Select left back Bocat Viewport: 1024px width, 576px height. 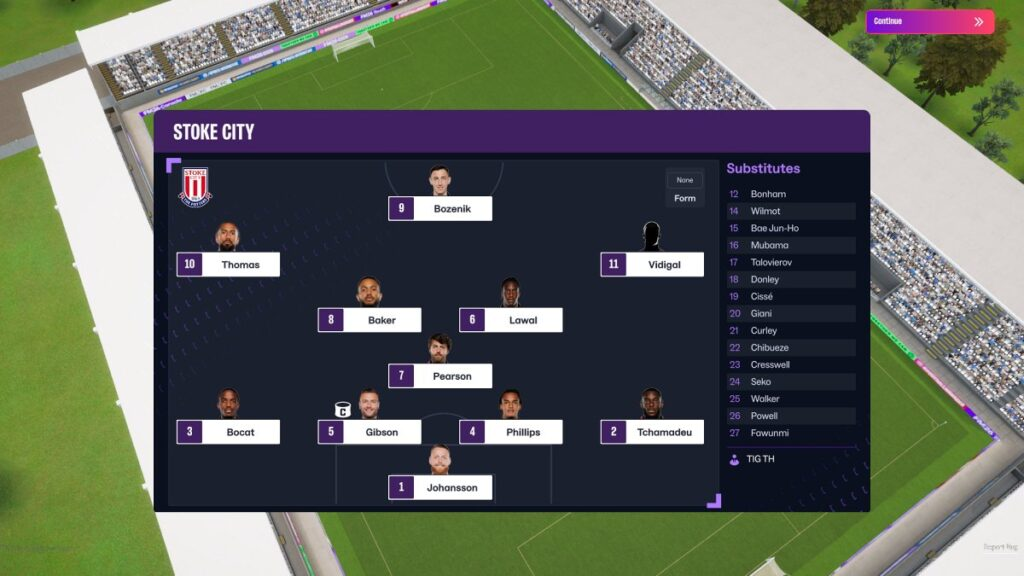click(228, 433)
